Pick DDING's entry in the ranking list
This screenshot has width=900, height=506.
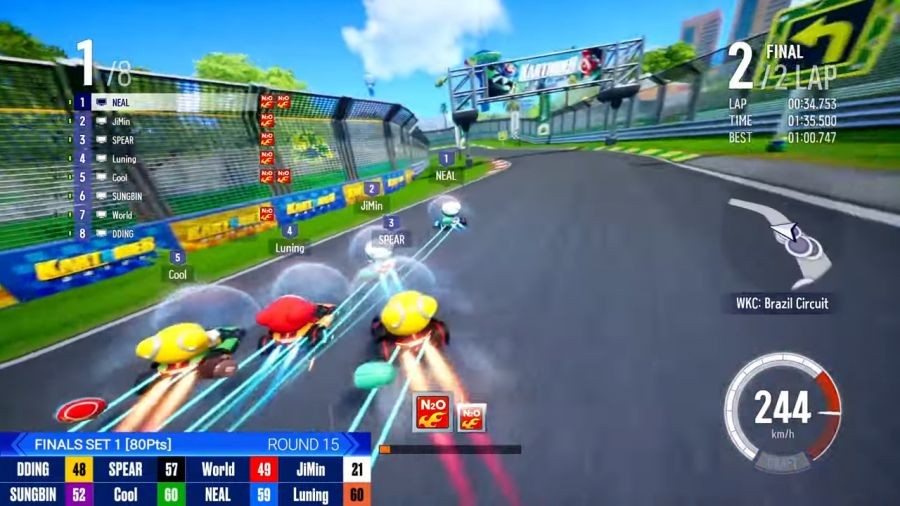[122, 233]
